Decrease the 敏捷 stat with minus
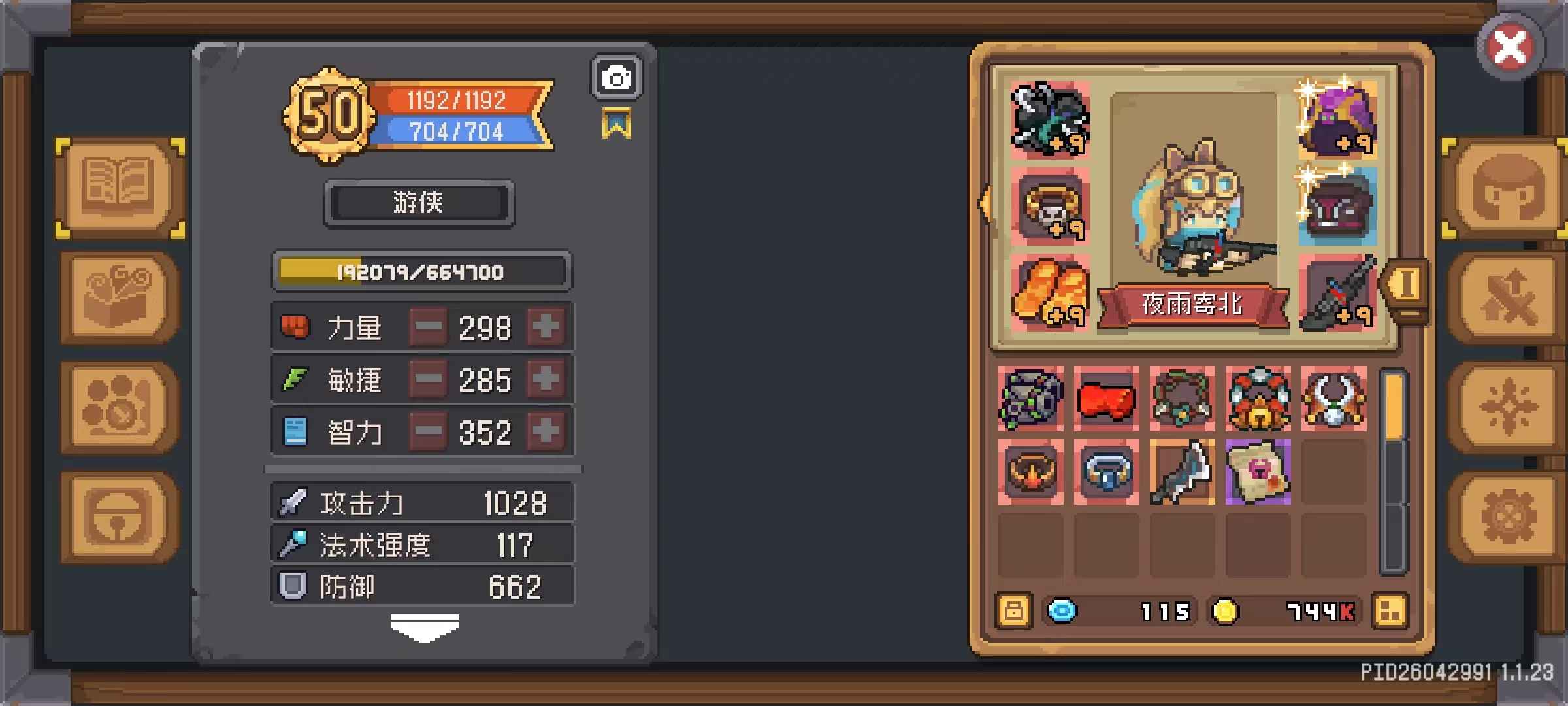The width and height of the screenshot is (1568, 706). [x=429, y=379]
